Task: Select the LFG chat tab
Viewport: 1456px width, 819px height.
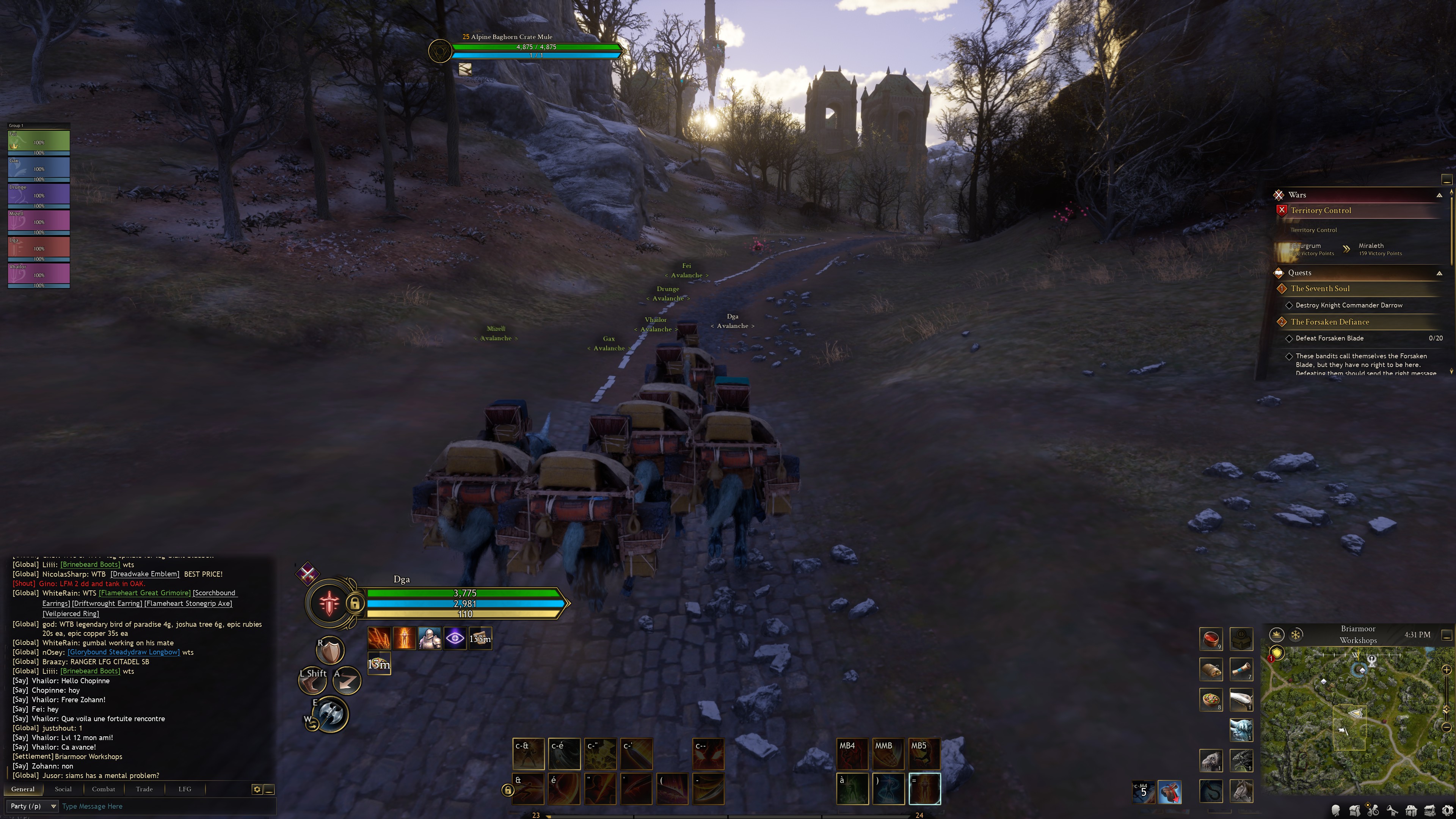Action: [x=185, y=789]
